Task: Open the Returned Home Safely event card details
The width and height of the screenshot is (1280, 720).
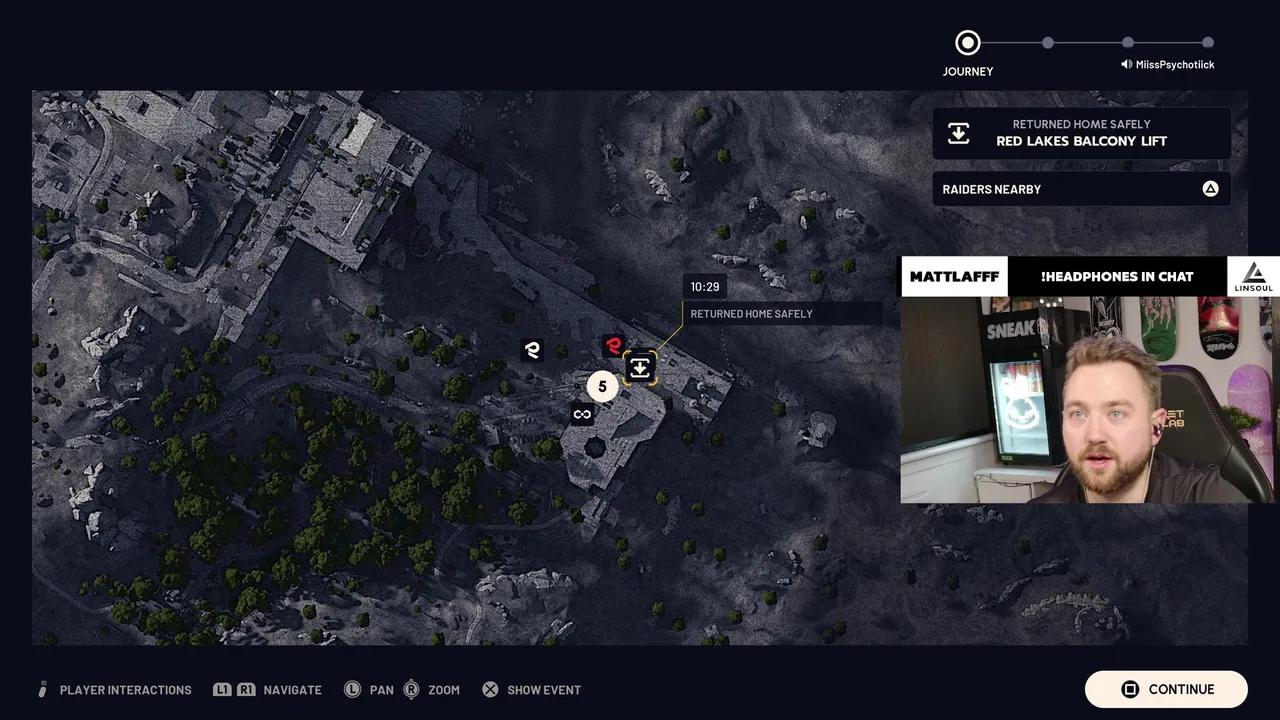Action: click(x=1081, y=132)
